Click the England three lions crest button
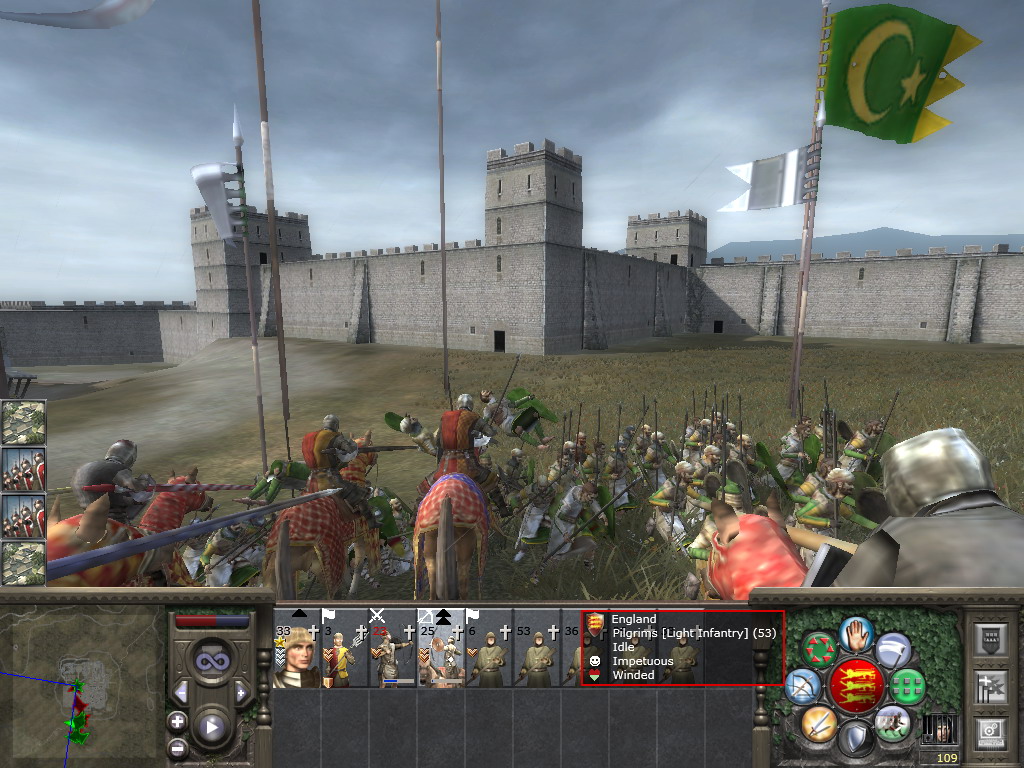 [856, 686]
